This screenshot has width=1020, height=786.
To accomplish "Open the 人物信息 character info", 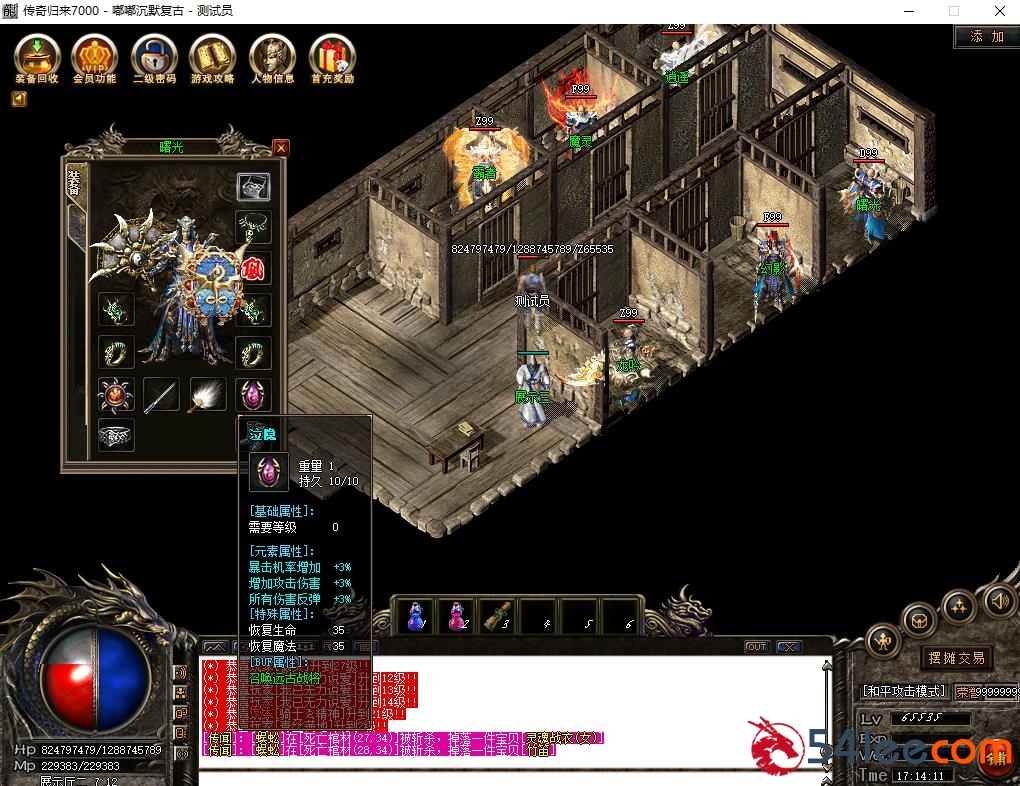I will 272,56.
